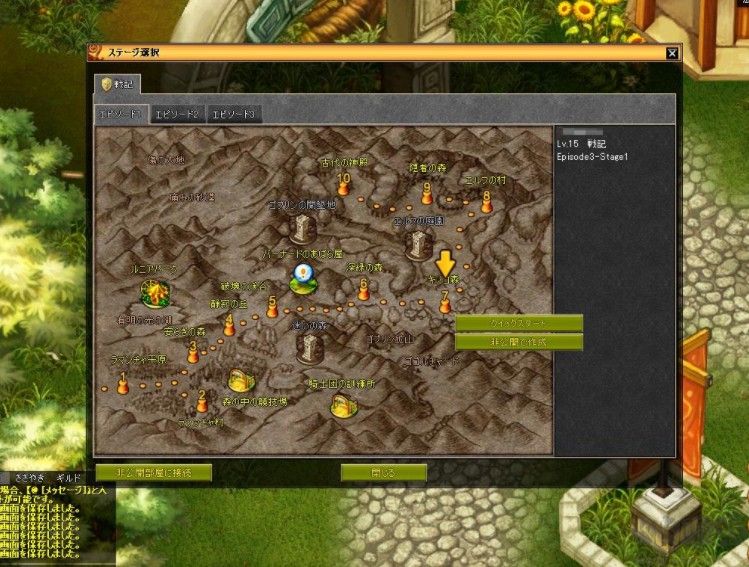
Task: Select stage 1 marker on the map
Action: point(123,385)
